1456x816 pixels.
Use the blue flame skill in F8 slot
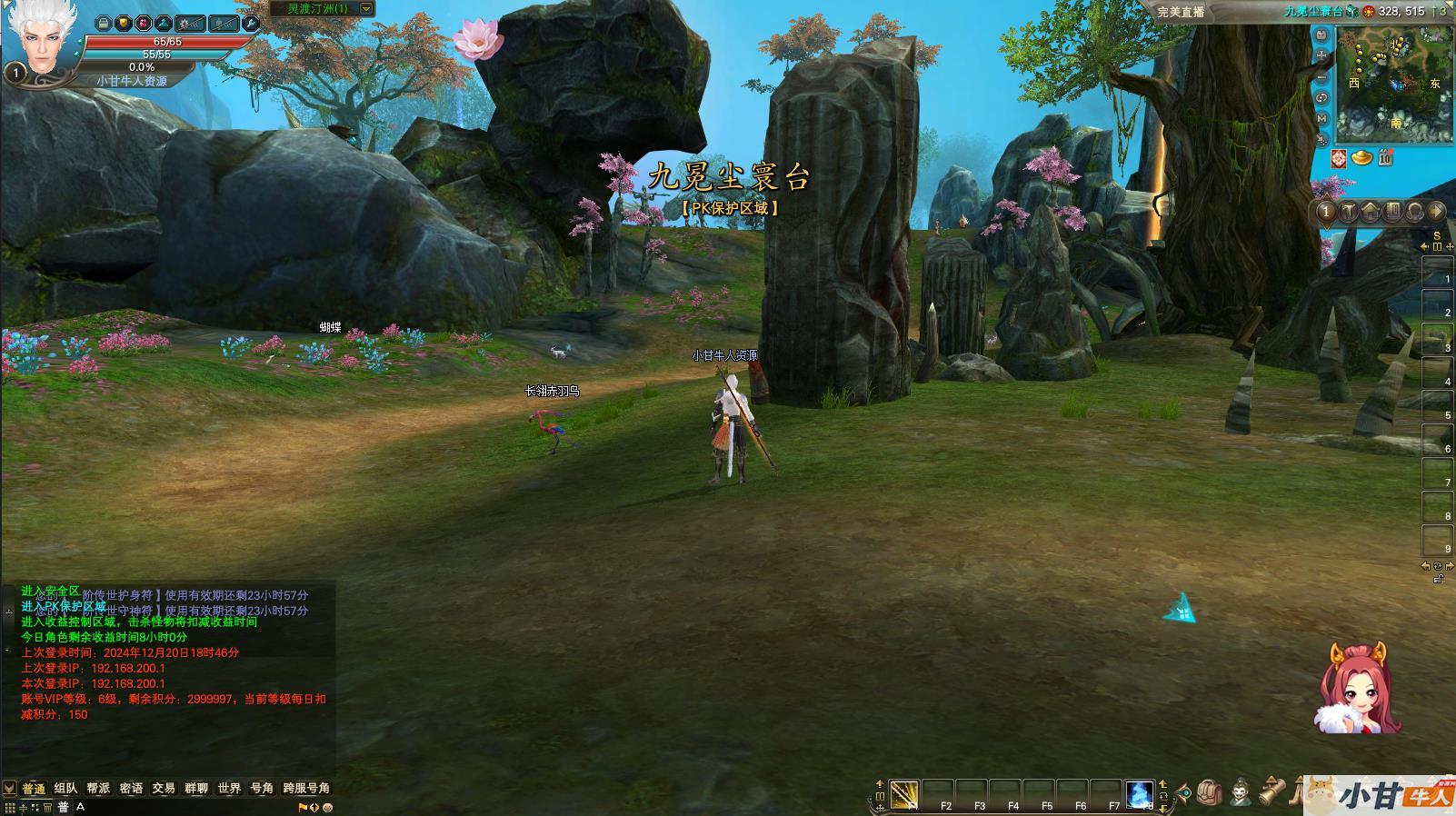click(x=1140, y=793)
